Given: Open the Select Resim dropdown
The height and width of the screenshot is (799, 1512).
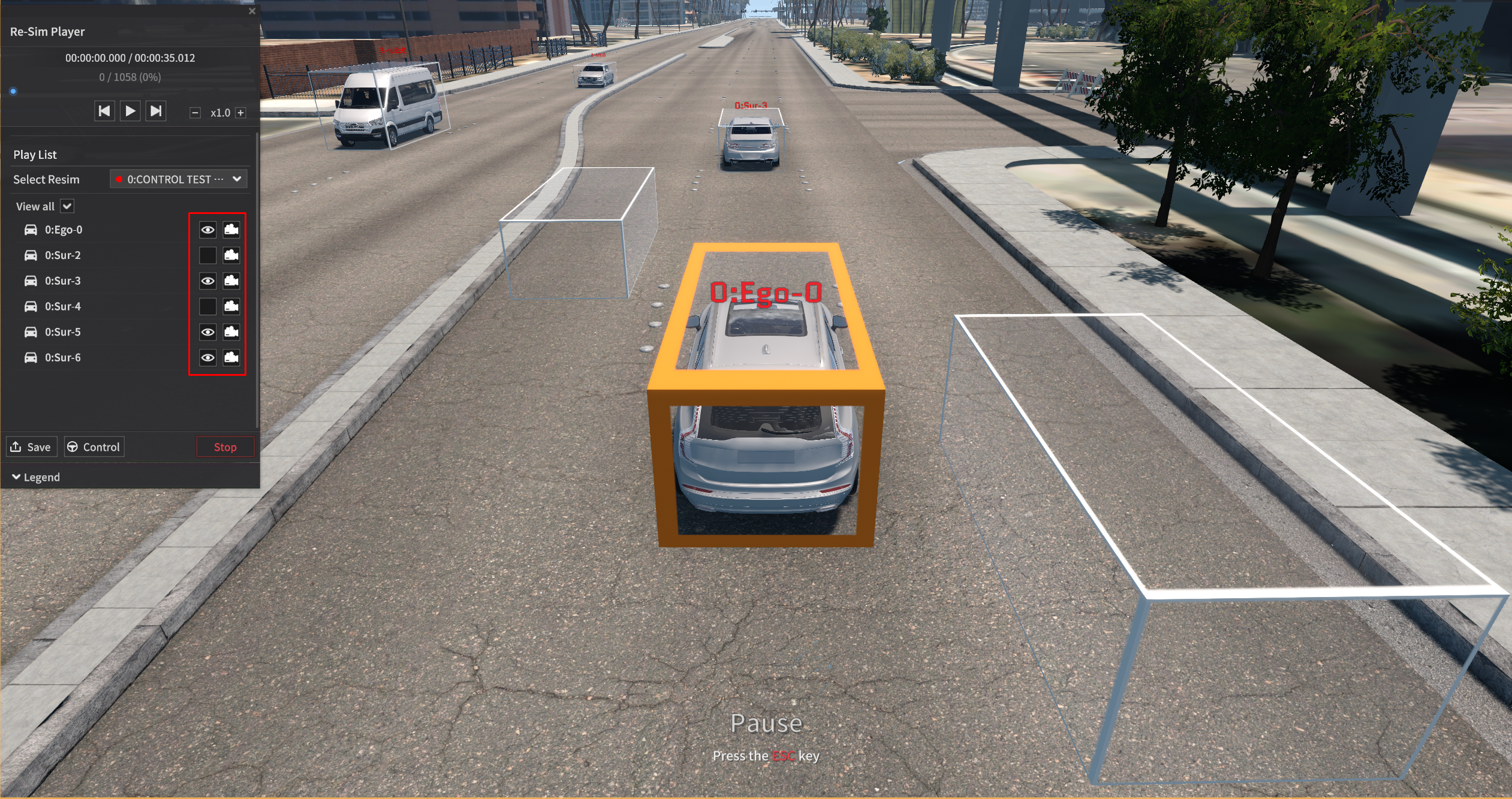Looking at the screenshot, I should [x=179, y=179].
